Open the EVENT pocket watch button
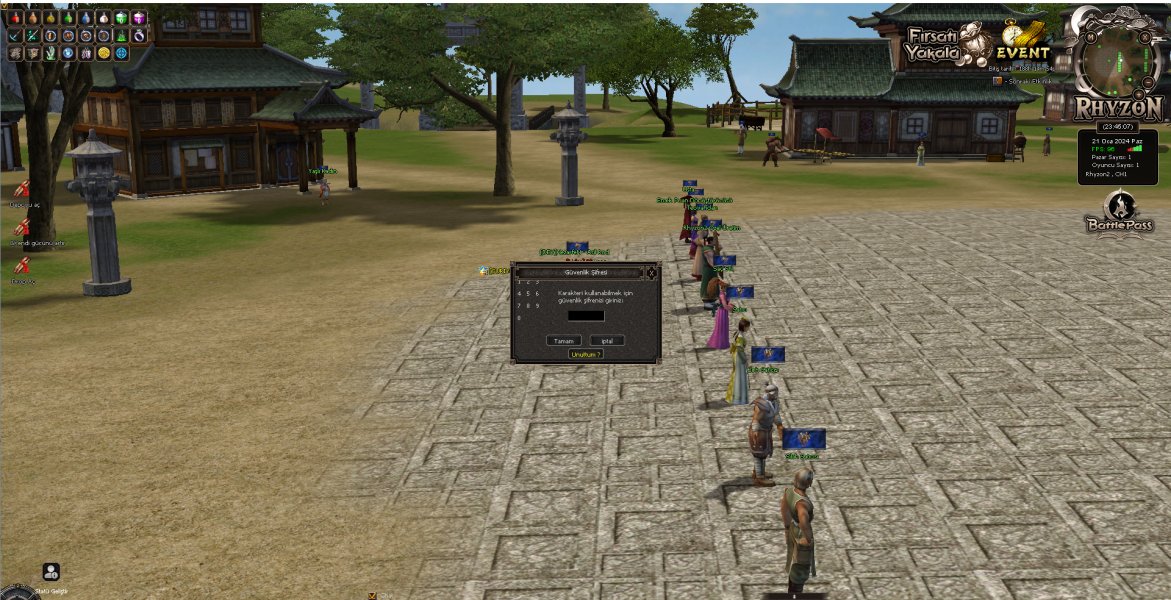 (1021, 45)
